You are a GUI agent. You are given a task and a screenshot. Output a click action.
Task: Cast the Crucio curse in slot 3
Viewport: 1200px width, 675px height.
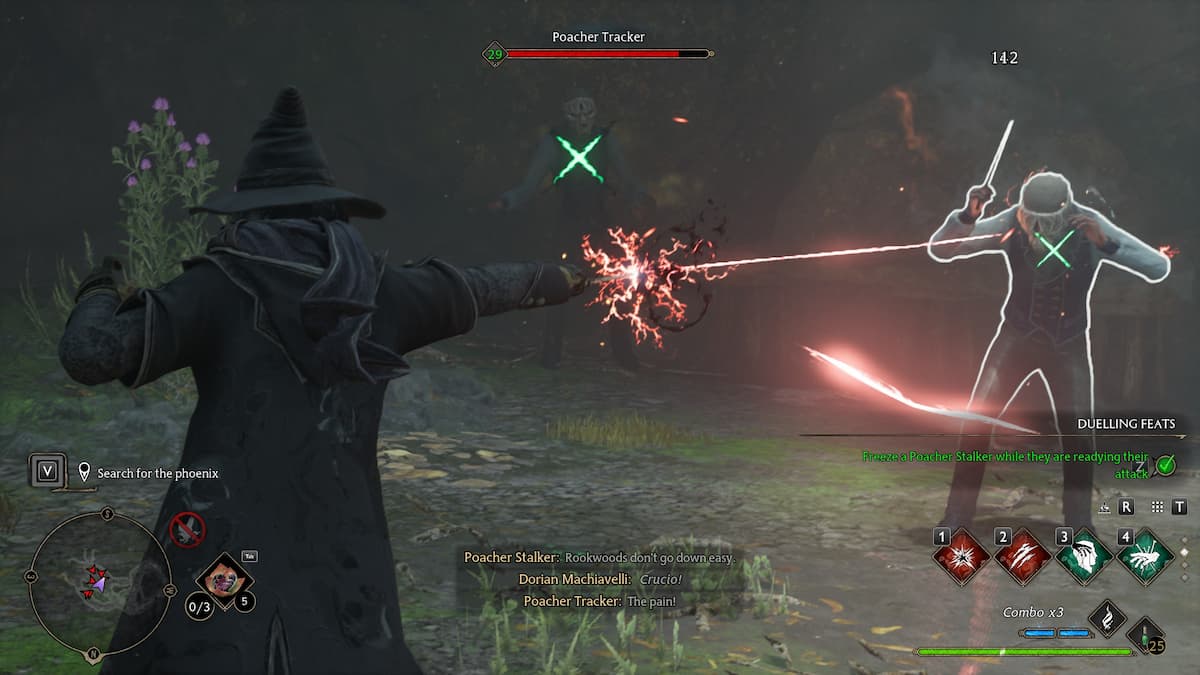[x=1084, y=557]
